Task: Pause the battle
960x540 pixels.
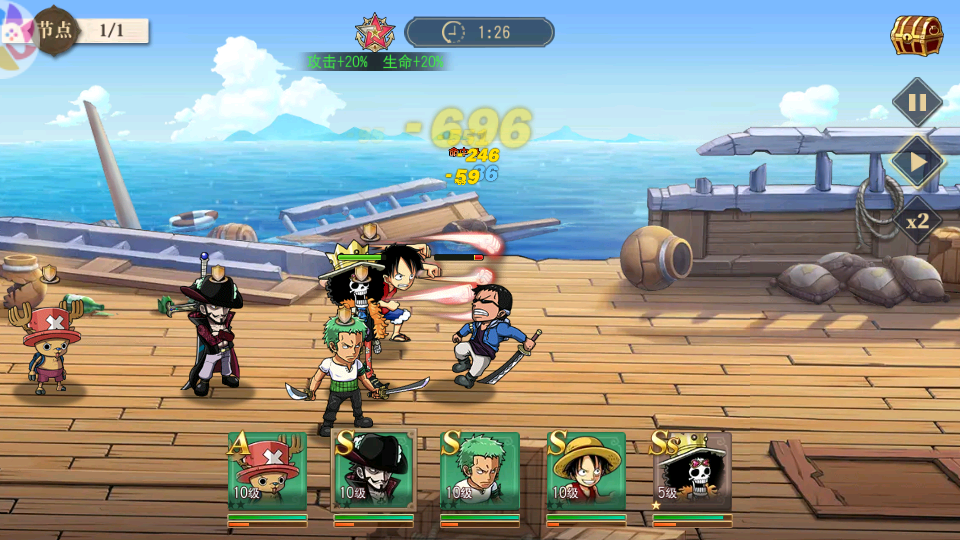Action: (916, 102)
